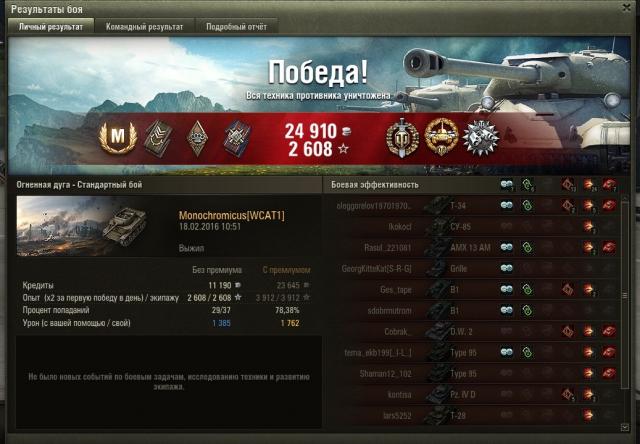Image resolution: width=640 pixels, height=444 pixels.
Task: Switch to the Личный результат tab
Action: (x=50, y=27)
